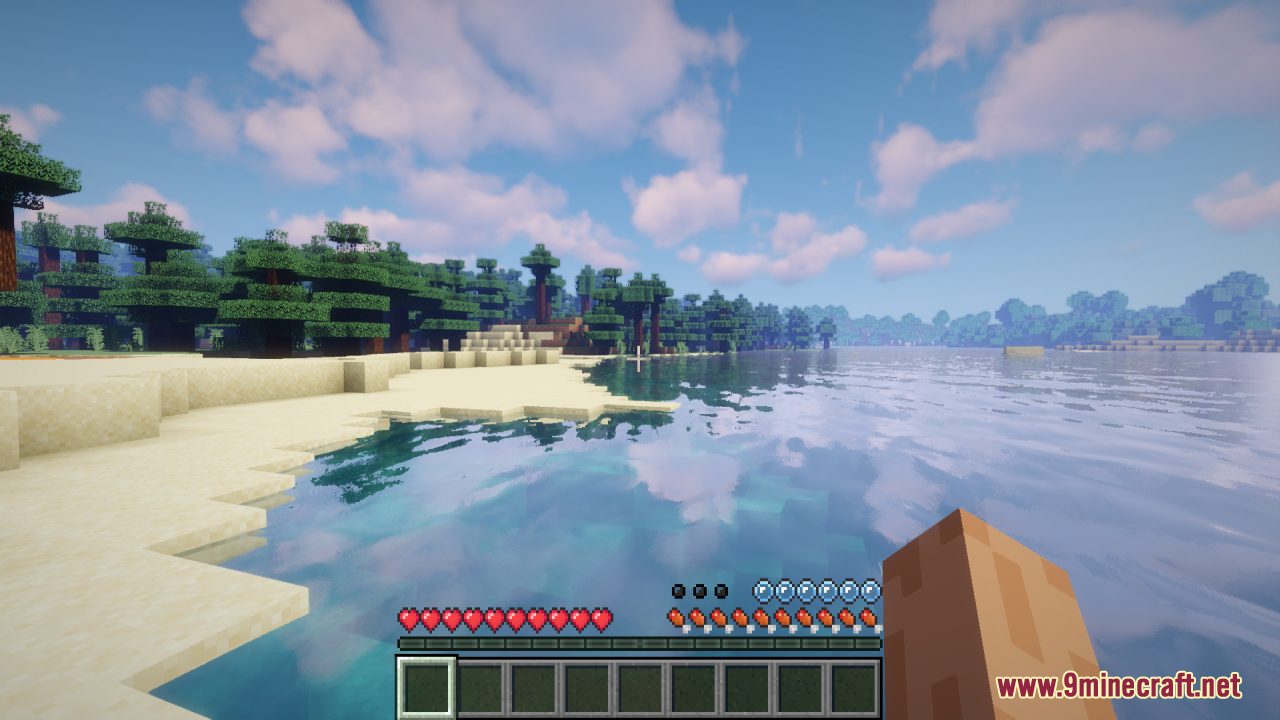This screenshot has width=1280, height=720.
Task: Click the rightmost health heart icon
Action: click(601, 619)
